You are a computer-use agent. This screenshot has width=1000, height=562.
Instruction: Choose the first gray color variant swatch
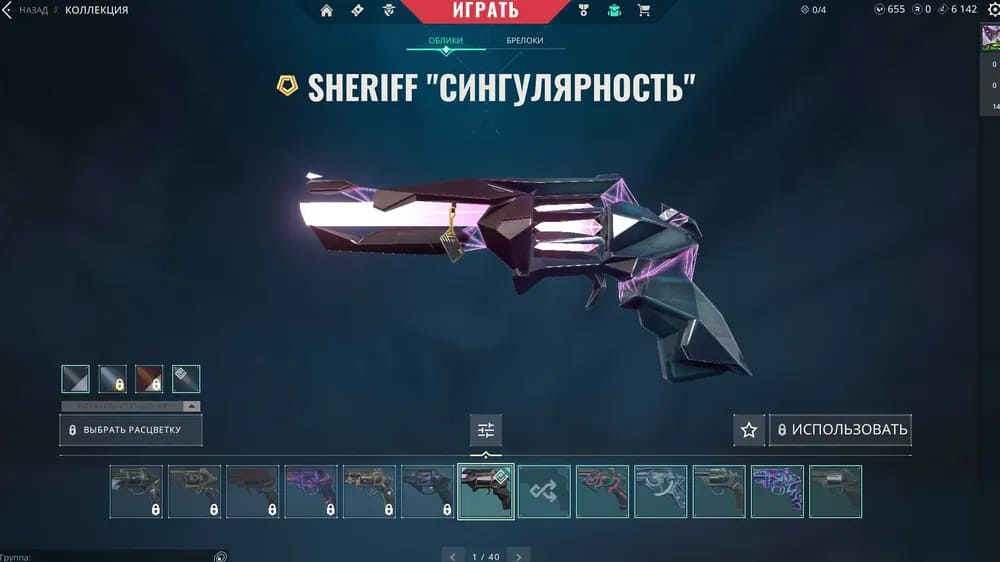[x=75, y=379]
